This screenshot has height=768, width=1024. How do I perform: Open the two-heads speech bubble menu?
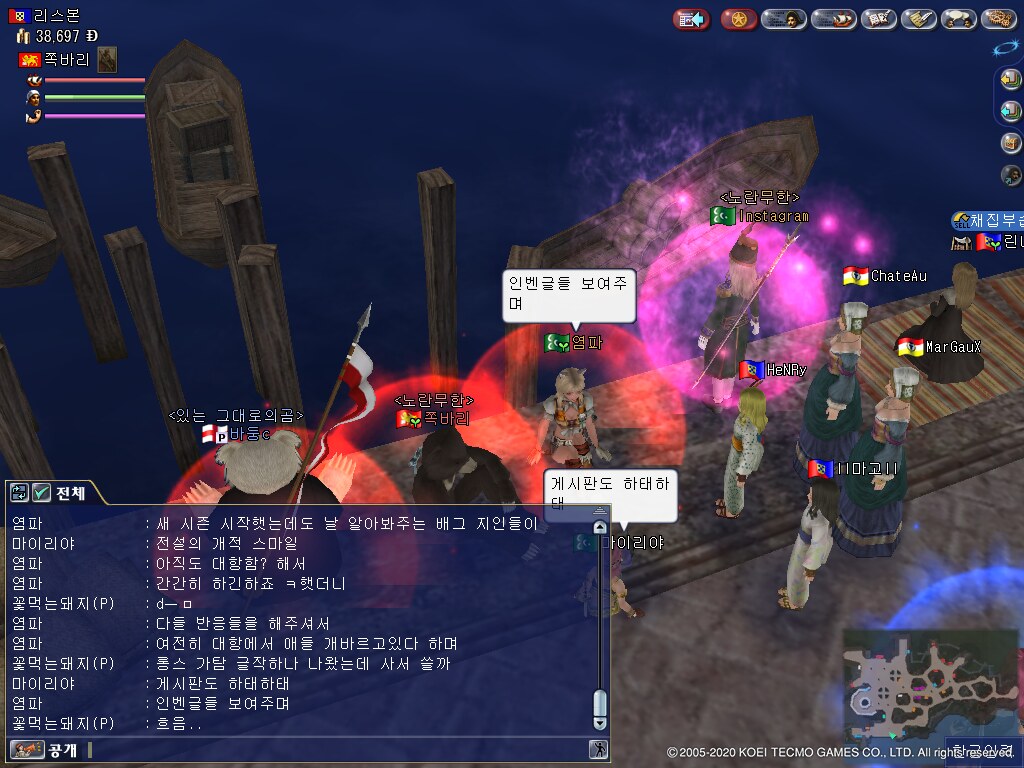pos(959,19)
